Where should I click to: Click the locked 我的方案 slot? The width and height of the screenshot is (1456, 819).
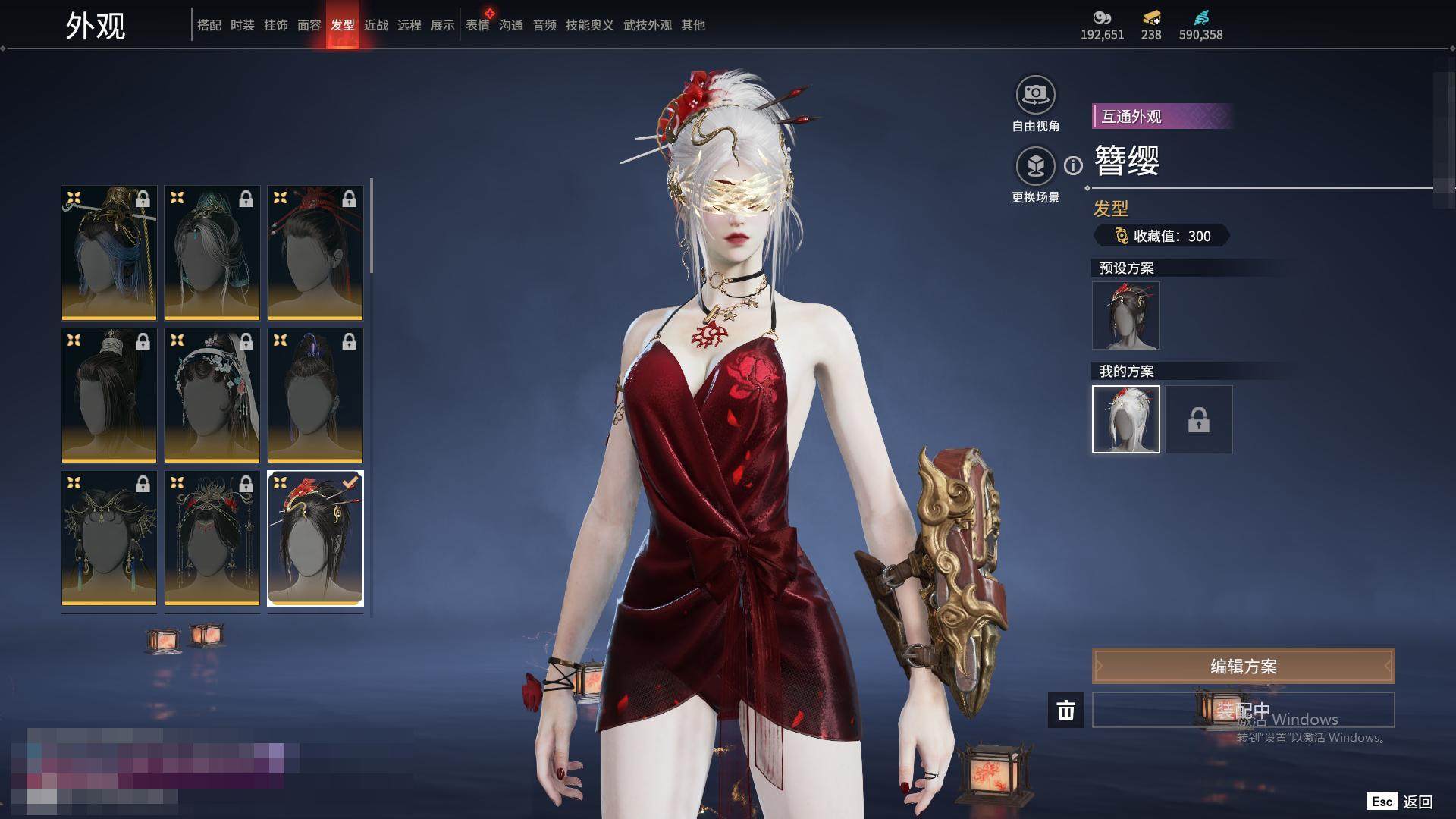click(x=1199, y=419)
